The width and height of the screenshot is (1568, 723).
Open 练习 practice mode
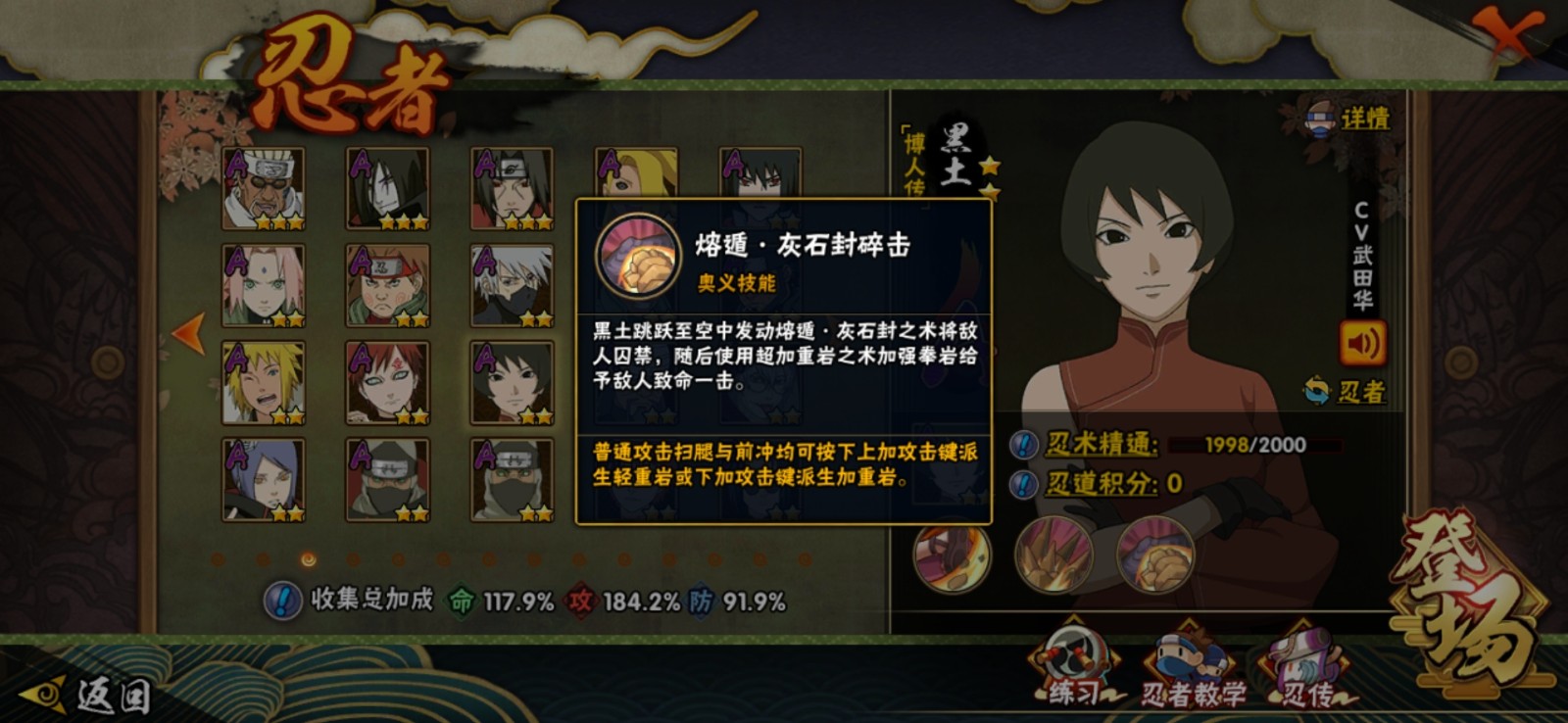pos(1076,666)
